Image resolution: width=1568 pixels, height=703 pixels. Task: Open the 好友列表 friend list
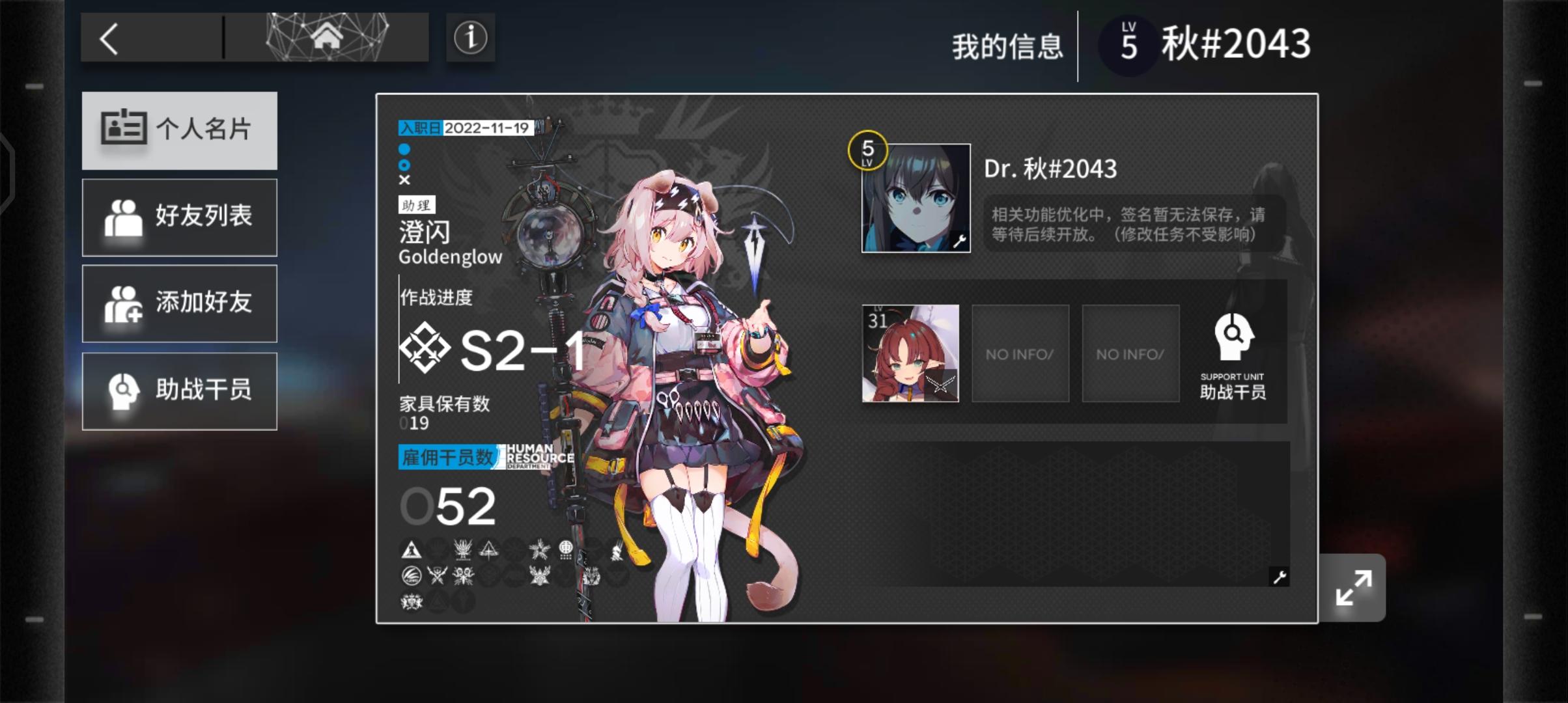[x=179, y=217]
